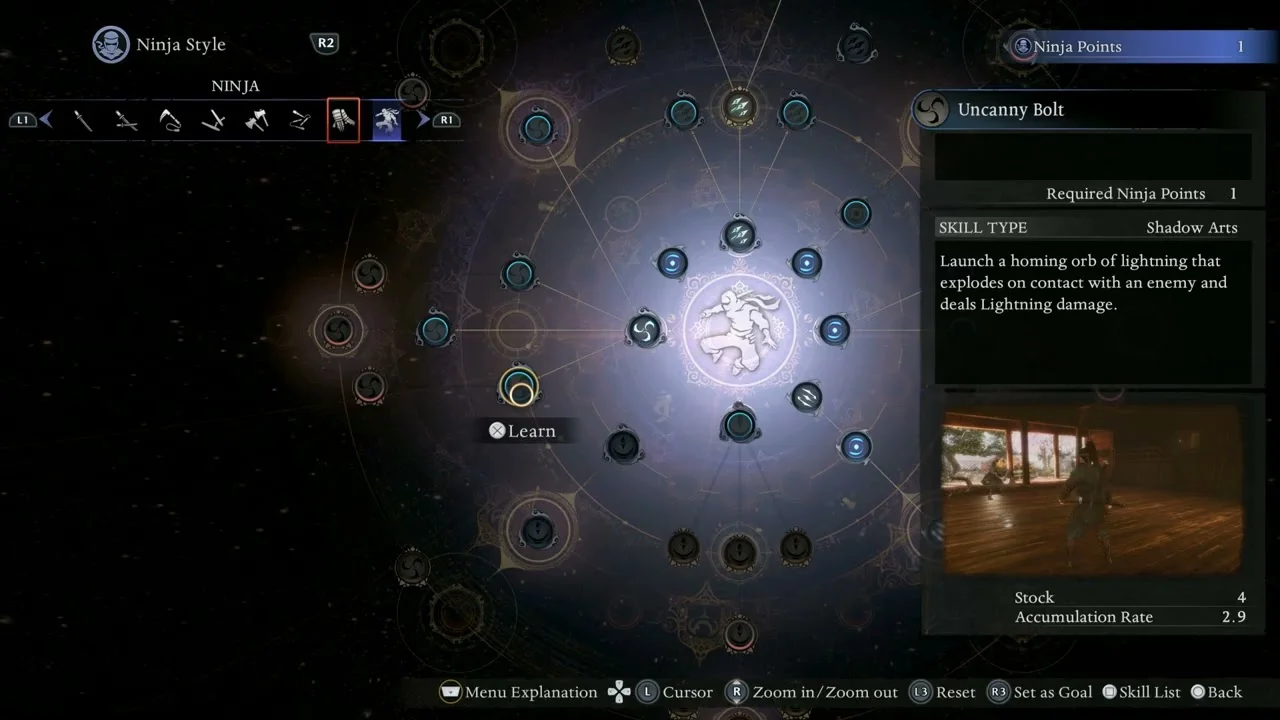Switch to the ninja figure tab
The height and width of the screenshot is (720, 1280).
(x=387, y=121)
